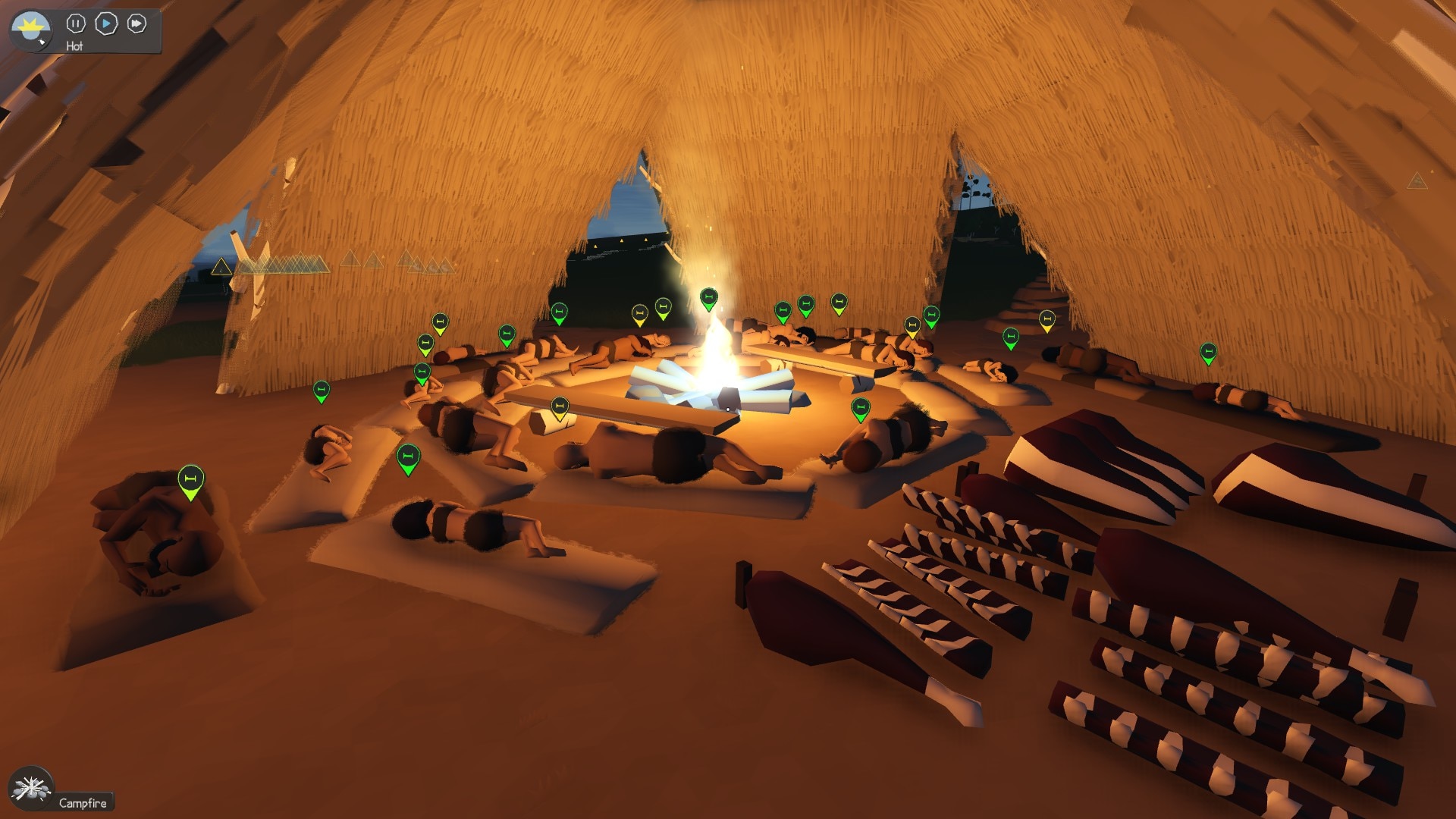Activate fast-forward speed

[136, 24]
